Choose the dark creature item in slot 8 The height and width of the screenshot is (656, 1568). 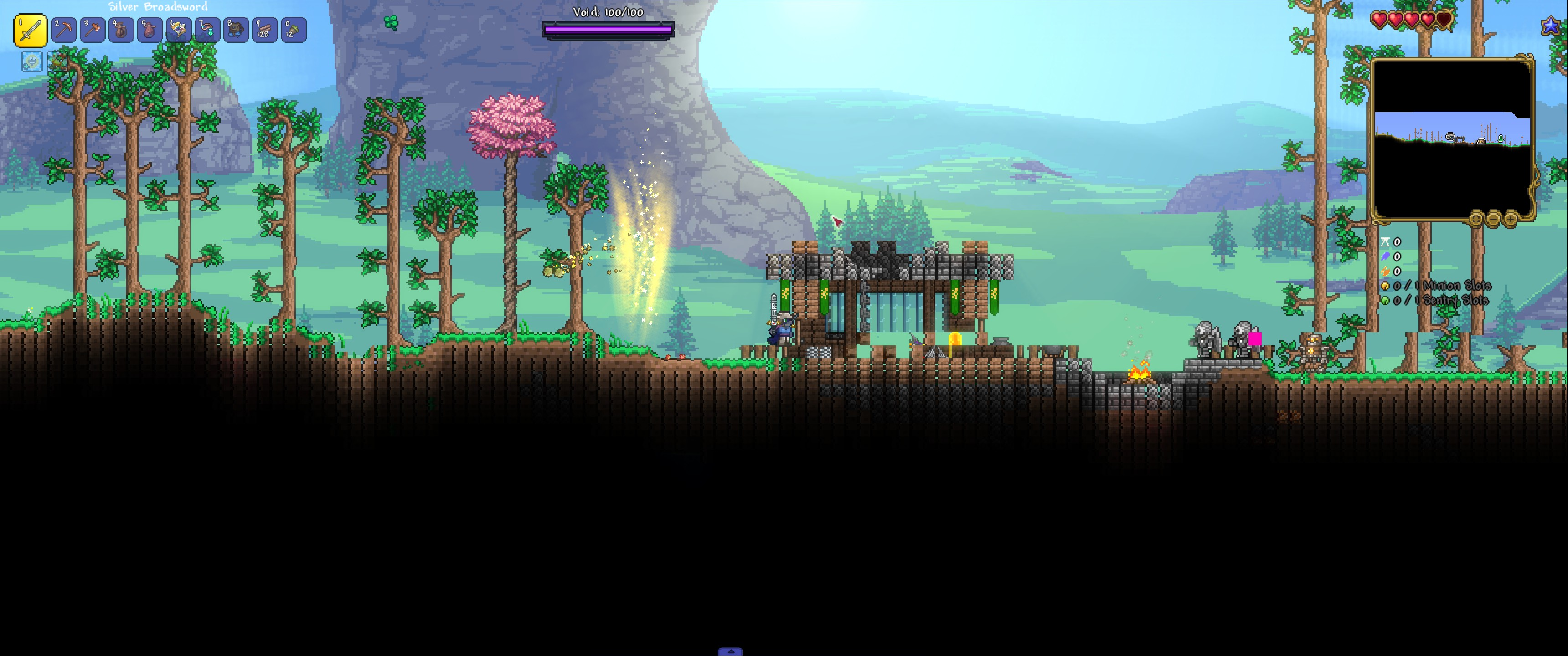(236, 30)
